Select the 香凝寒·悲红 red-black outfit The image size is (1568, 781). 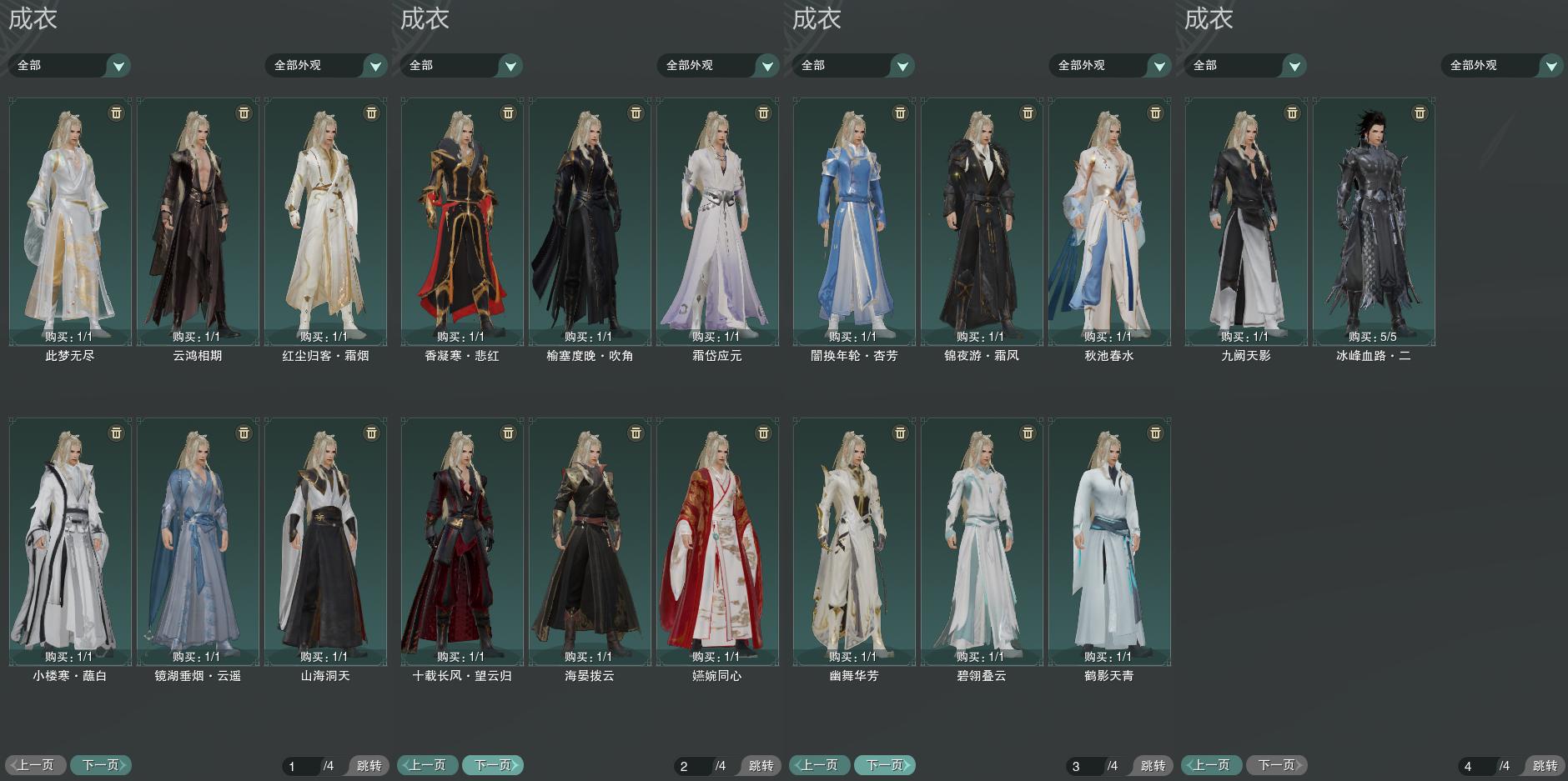462,221
